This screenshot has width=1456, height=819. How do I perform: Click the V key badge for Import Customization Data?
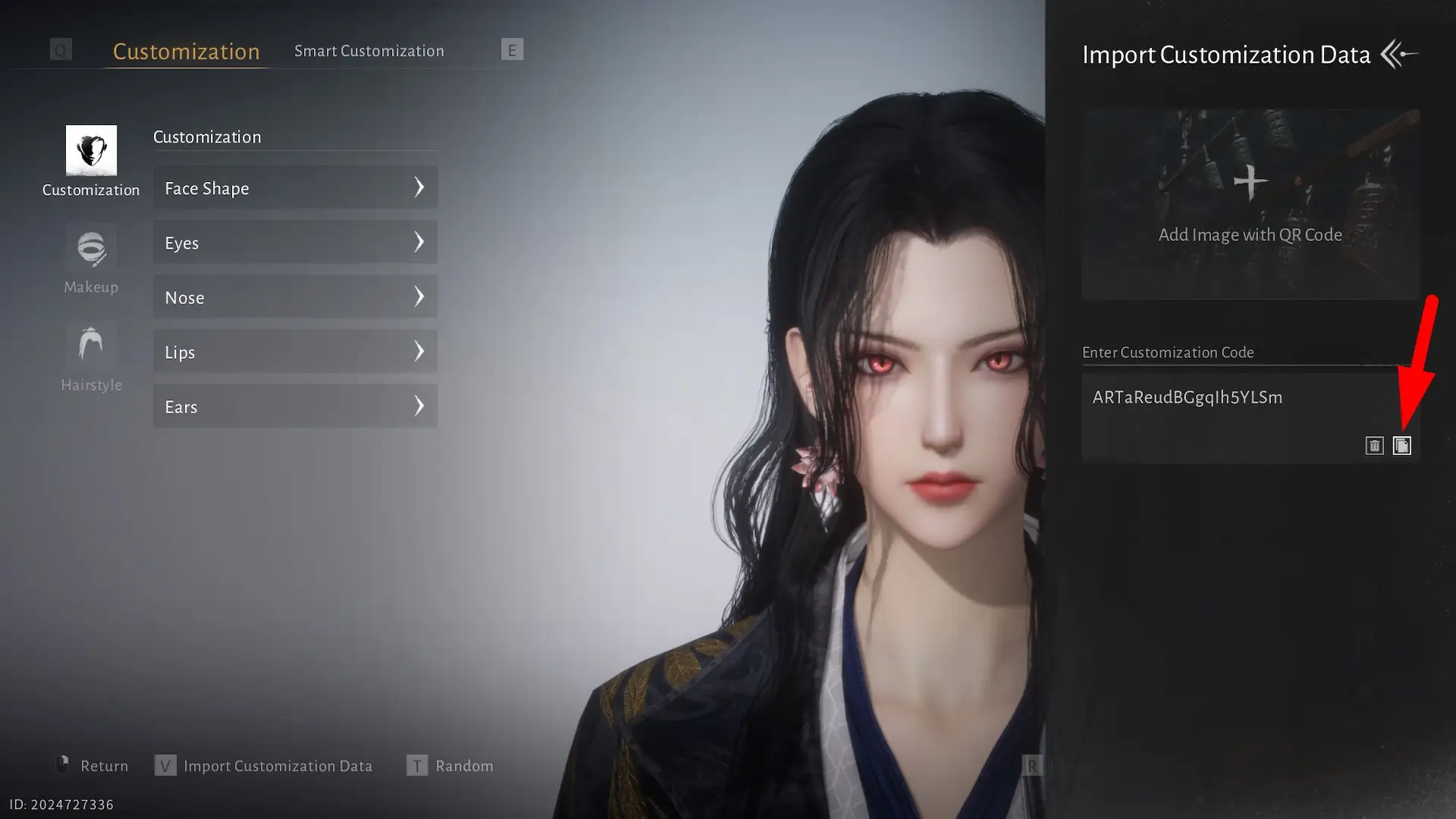pos(165,765)
